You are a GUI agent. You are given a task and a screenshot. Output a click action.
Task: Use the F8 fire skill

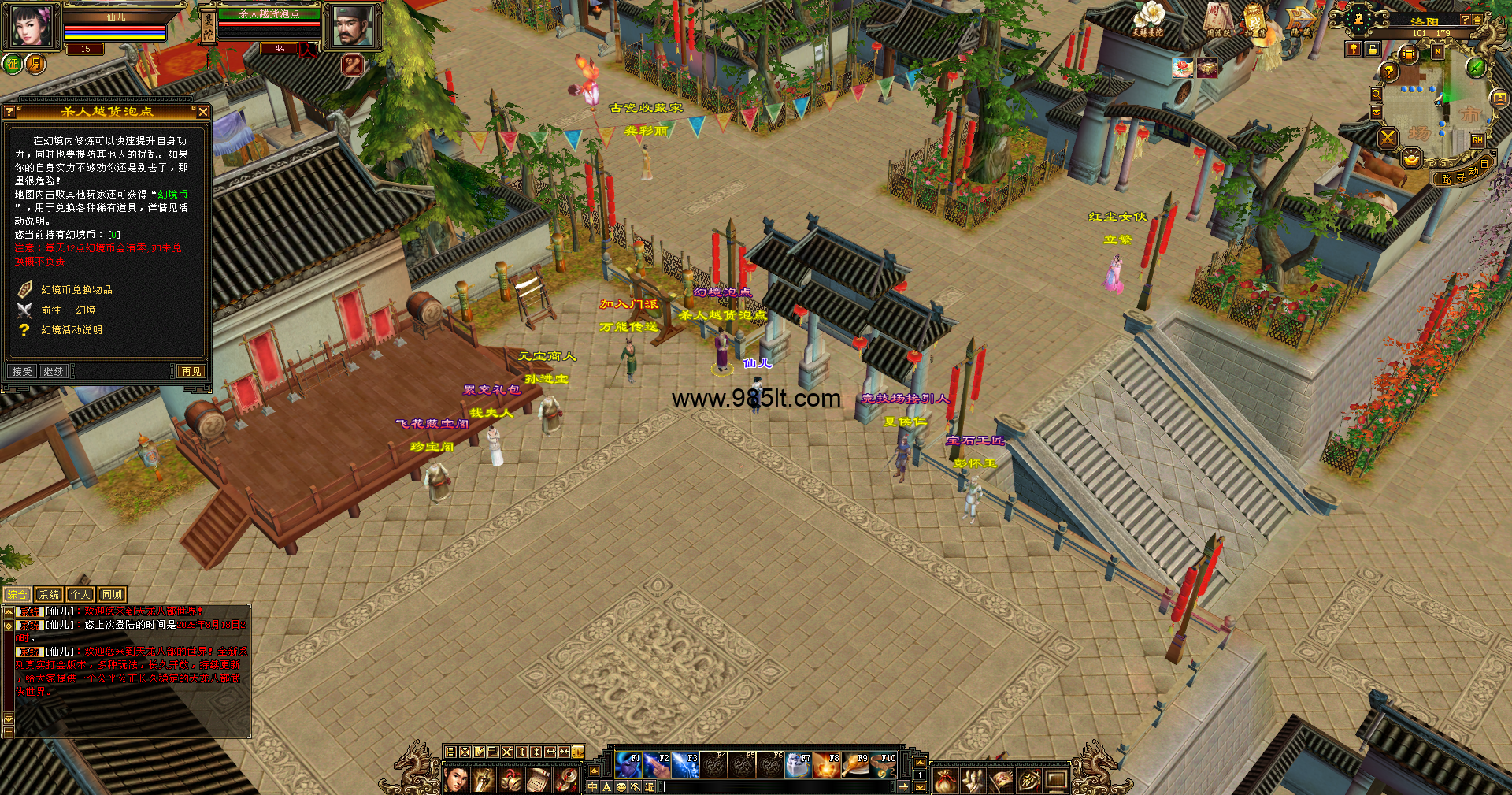tap(827, 765)
